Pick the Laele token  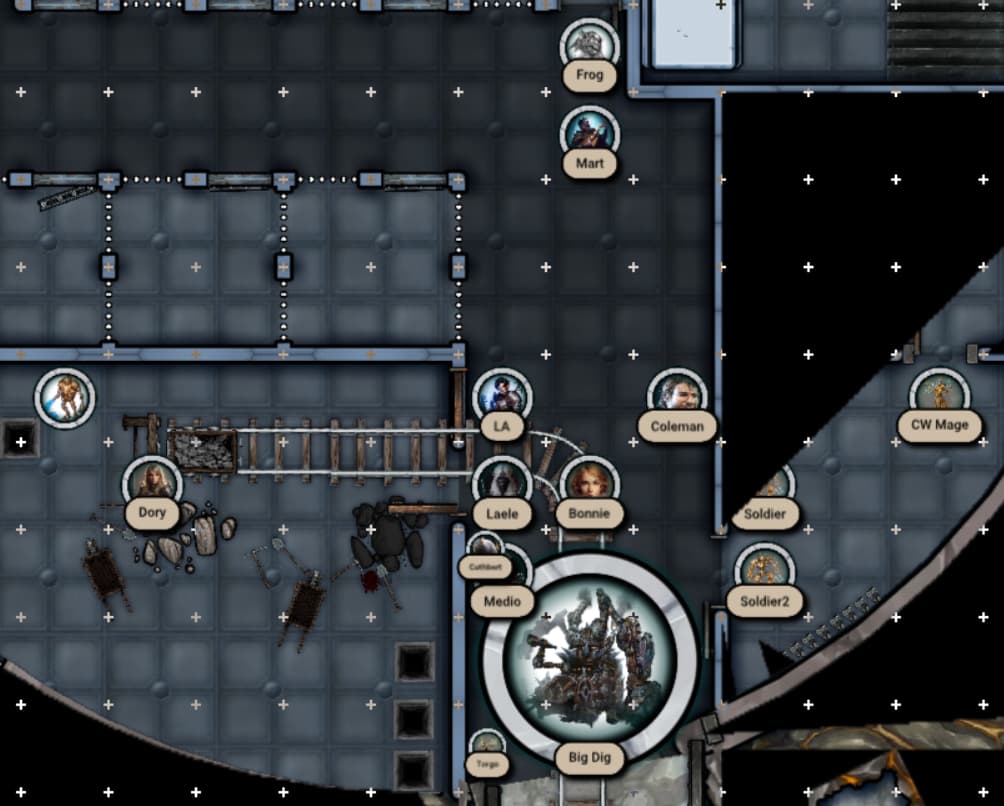tap(502, 485)
